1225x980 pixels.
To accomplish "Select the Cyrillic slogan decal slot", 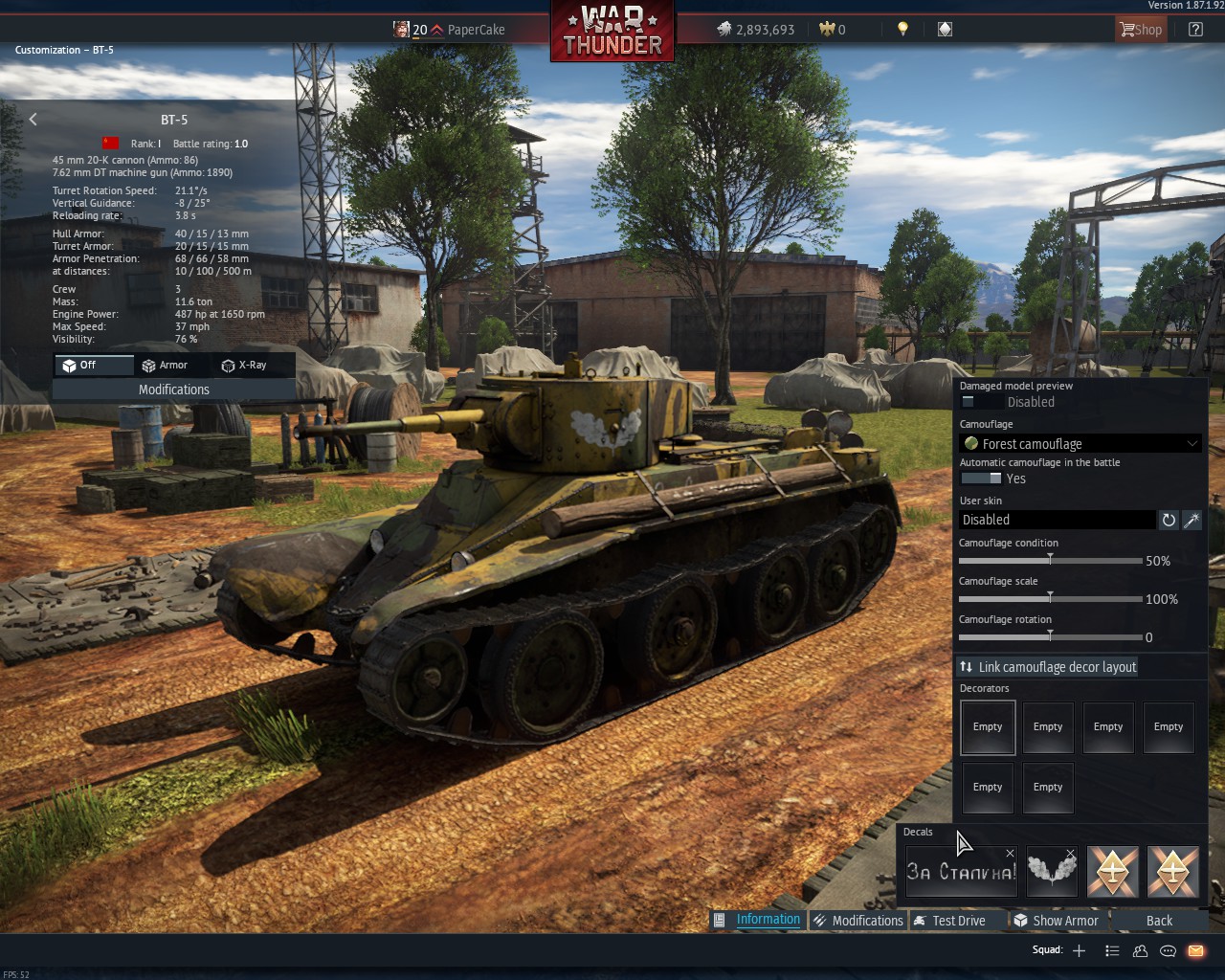I will 961,872.
